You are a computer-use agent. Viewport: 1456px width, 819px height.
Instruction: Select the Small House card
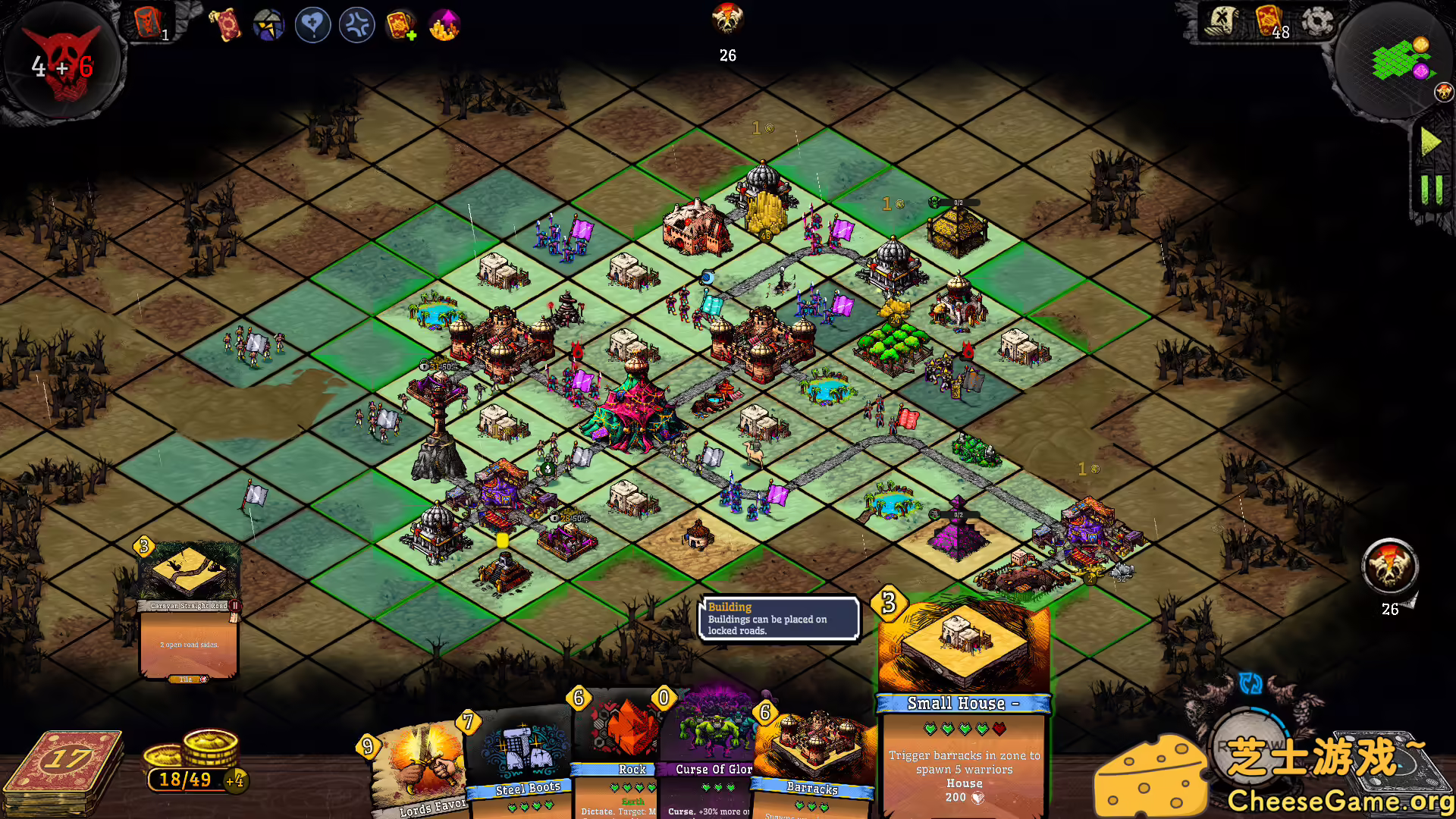[963, 682]
